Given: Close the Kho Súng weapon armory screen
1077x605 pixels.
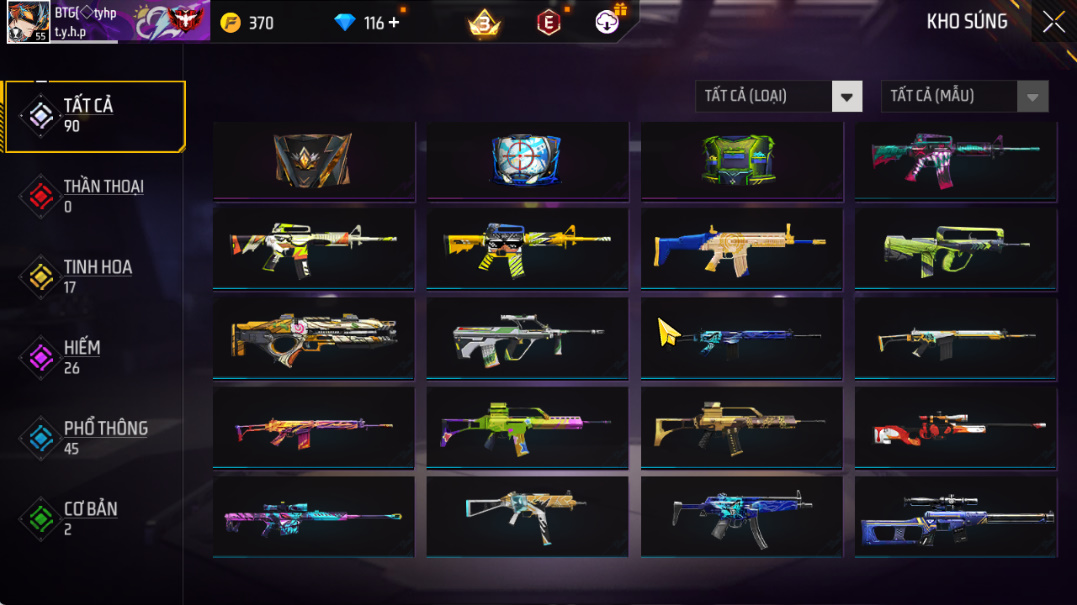Looking at the screenshot, I should (1053, 22).
